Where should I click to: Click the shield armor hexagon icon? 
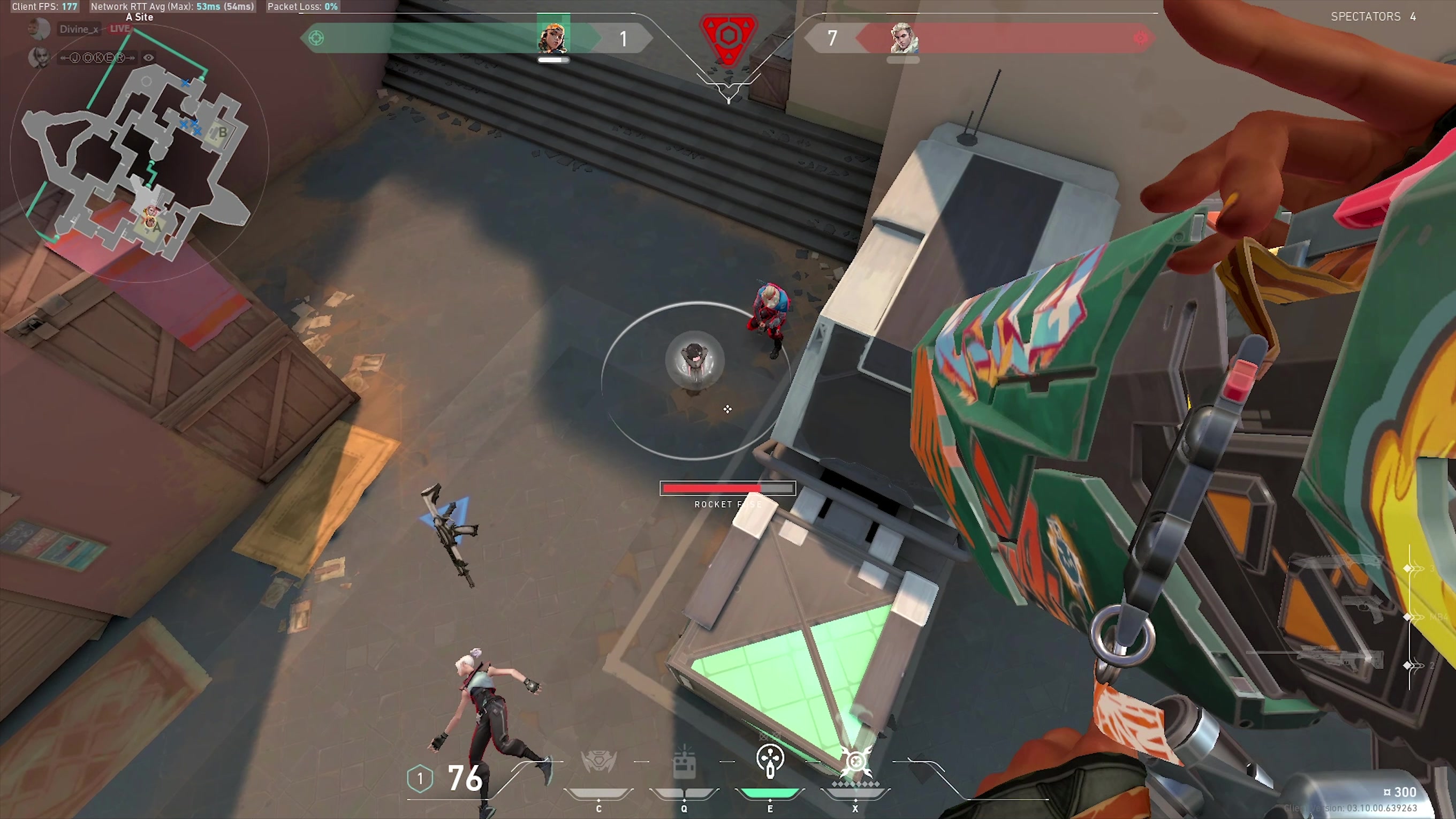[x=419, y=778]
